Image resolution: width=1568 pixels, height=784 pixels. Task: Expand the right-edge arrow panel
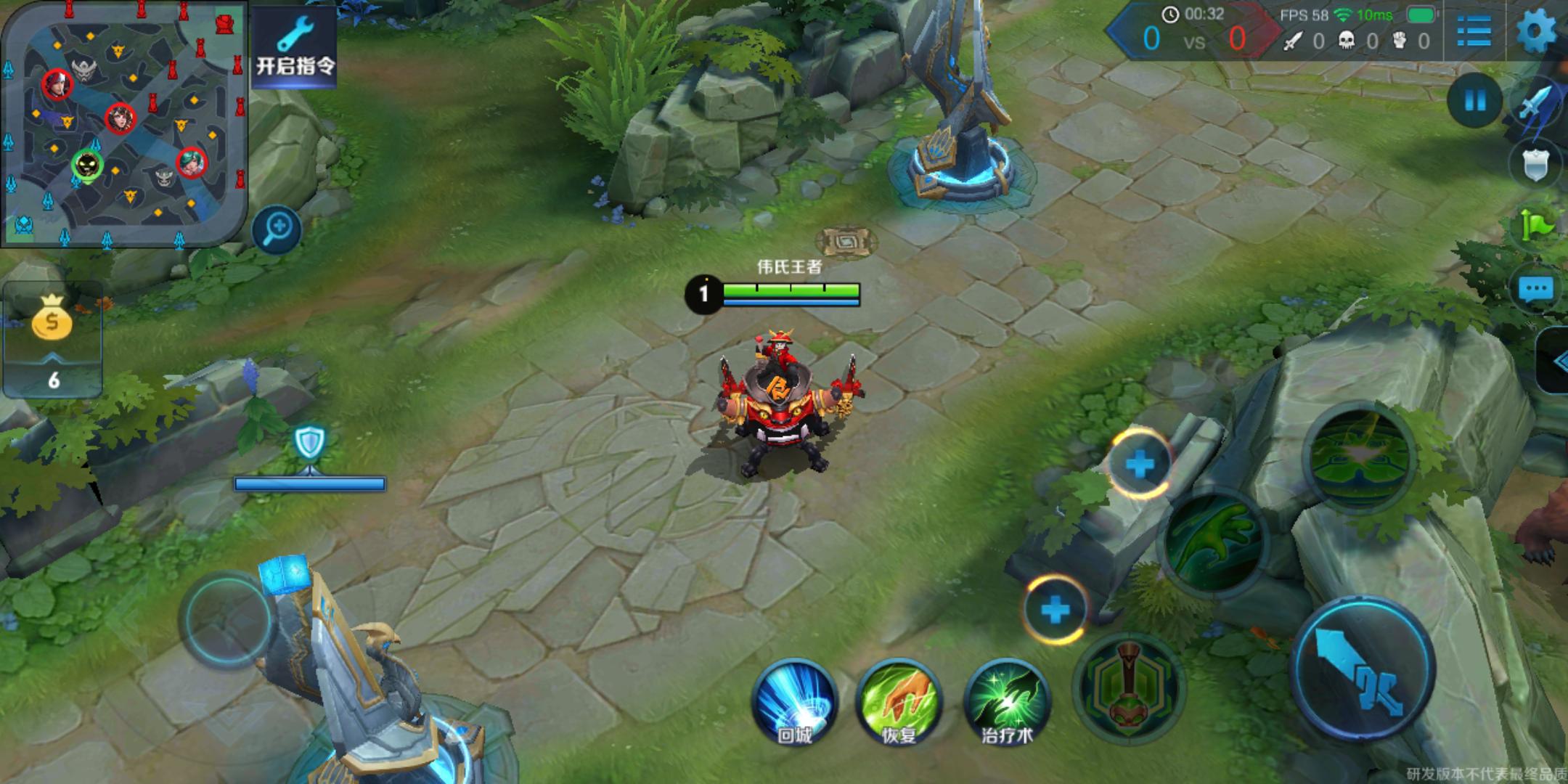pyautogui.click(x=1555, y=361)
